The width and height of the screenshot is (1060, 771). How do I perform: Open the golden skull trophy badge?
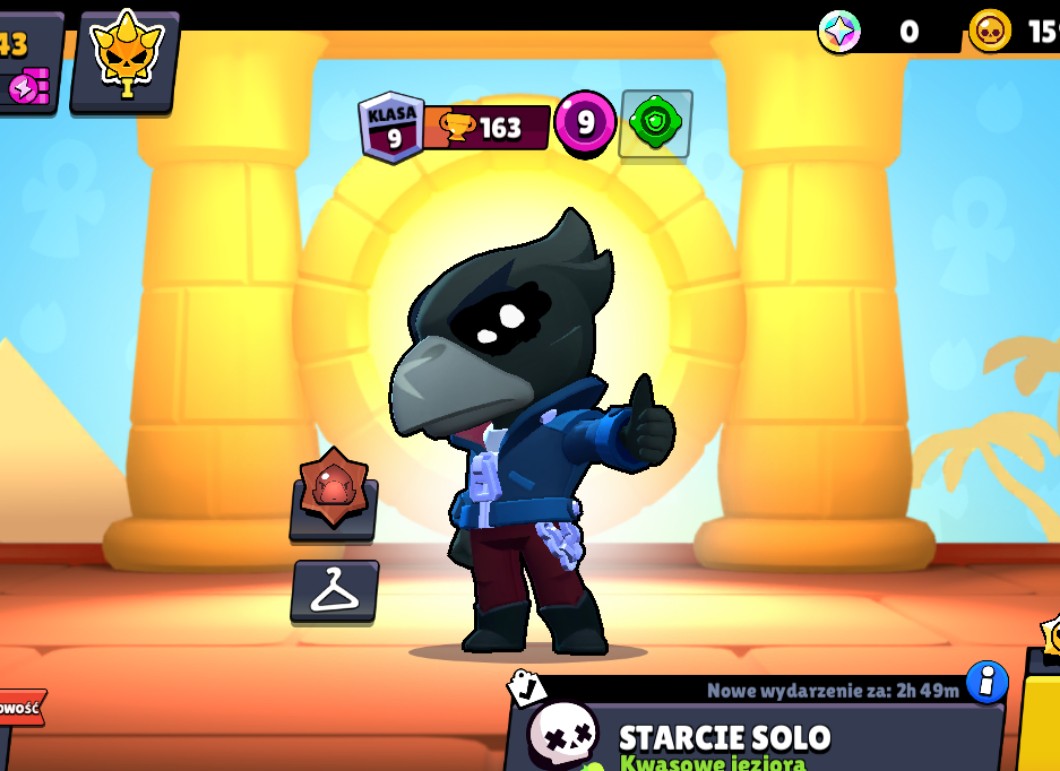pos(126,60)
